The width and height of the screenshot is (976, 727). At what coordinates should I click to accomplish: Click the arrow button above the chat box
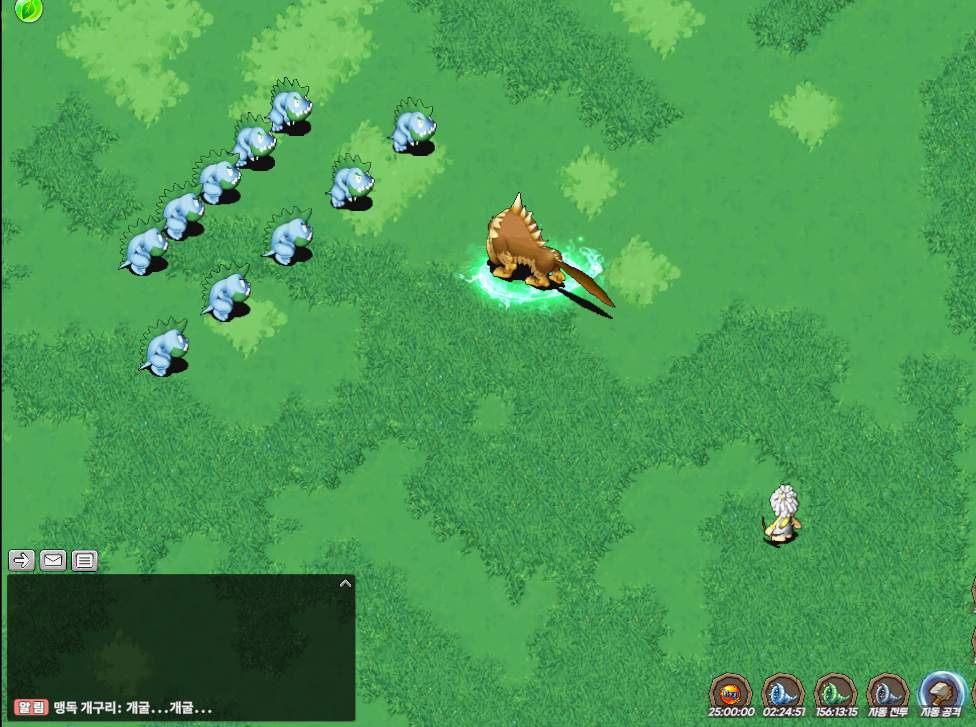pyautogui.click(x=22, y=560)
